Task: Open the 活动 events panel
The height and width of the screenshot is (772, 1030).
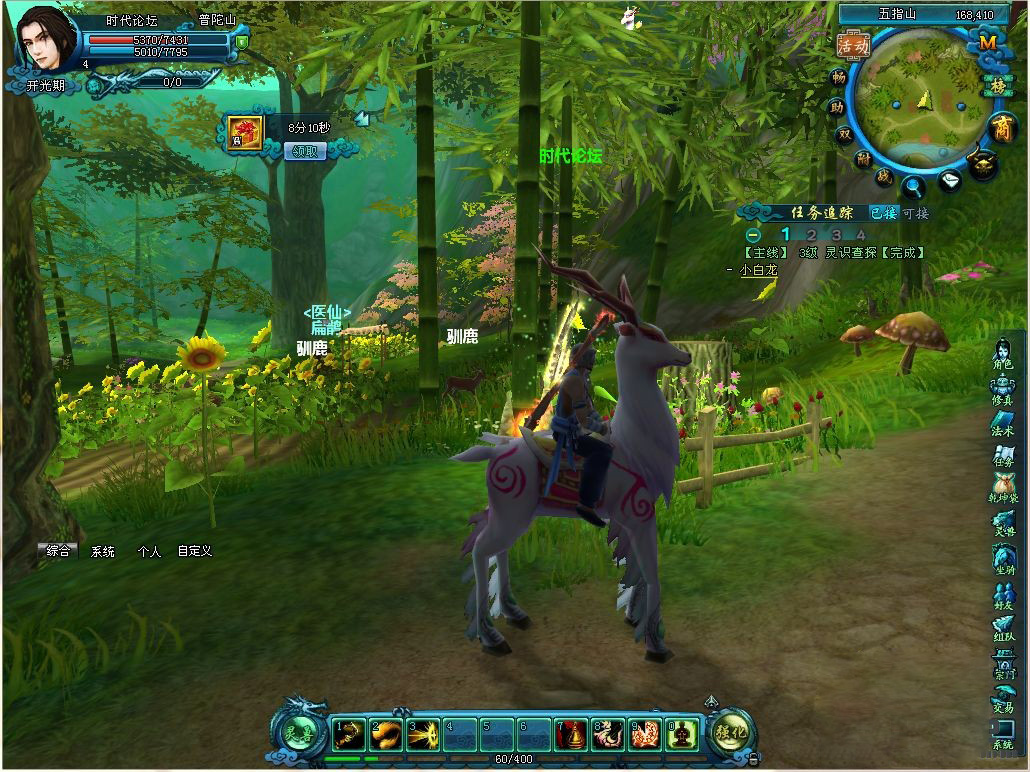Action: click(x=853, y=45)
